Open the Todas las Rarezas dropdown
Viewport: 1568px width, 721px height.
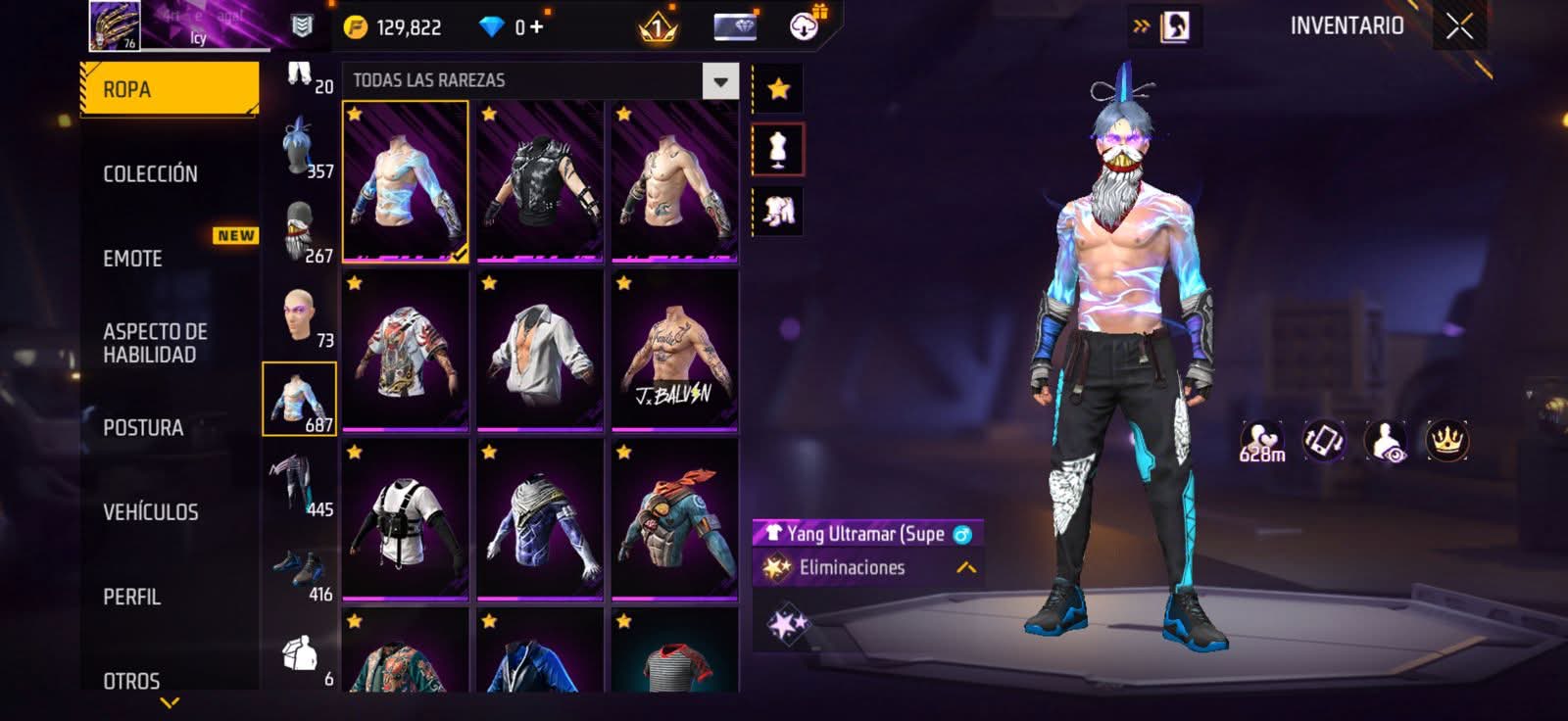720,81
